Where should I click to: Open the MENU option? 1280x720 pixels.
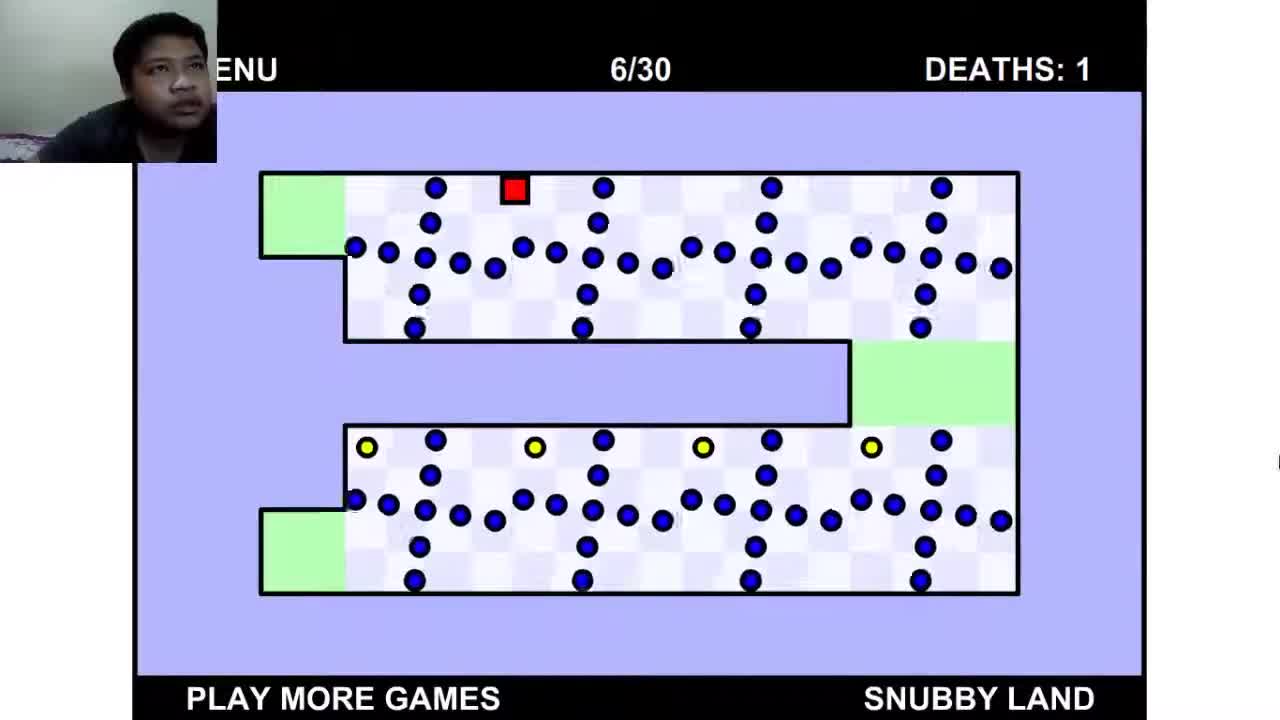point(248,70)
